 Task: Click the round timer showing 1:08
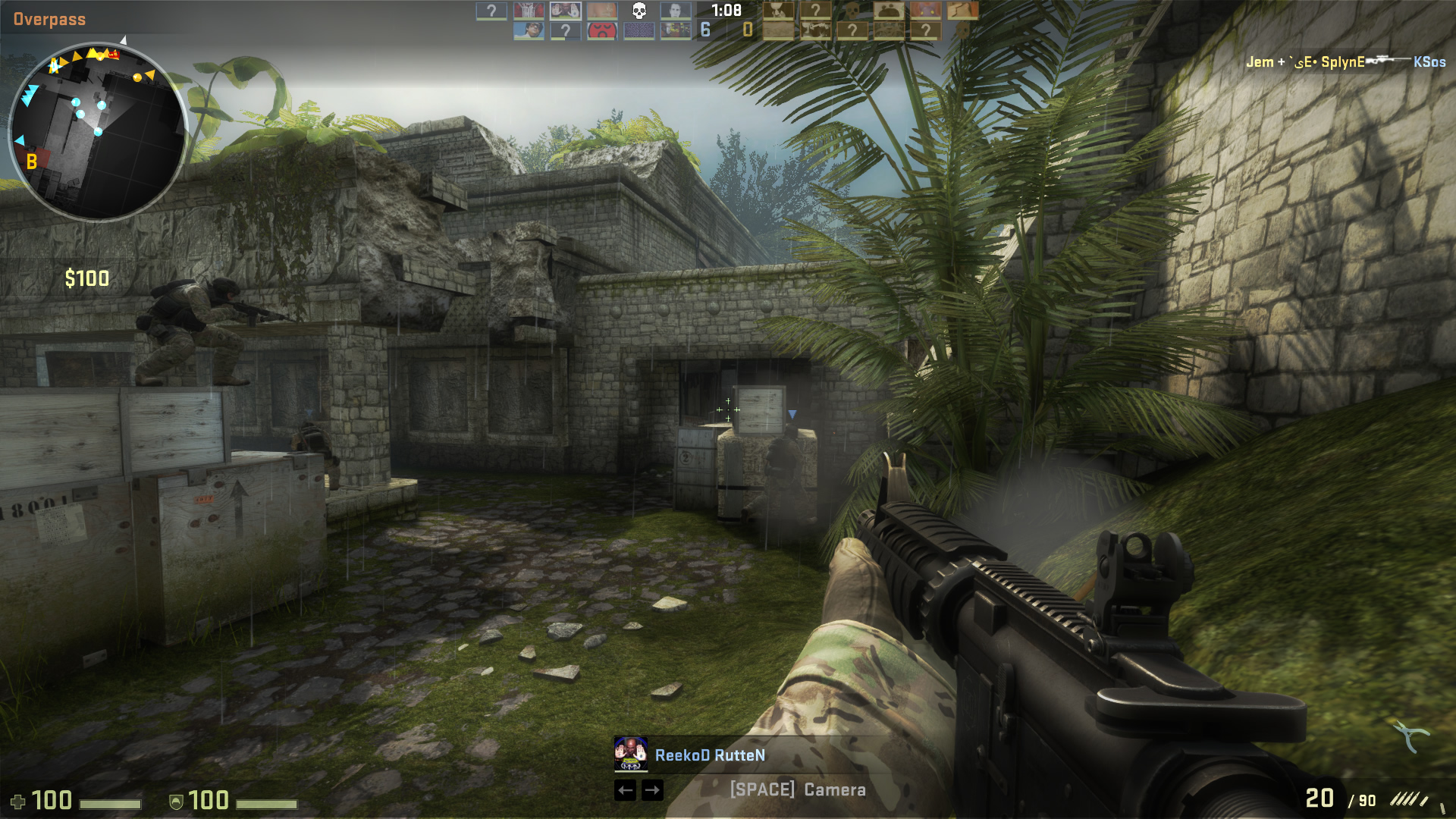coord(726,10)
